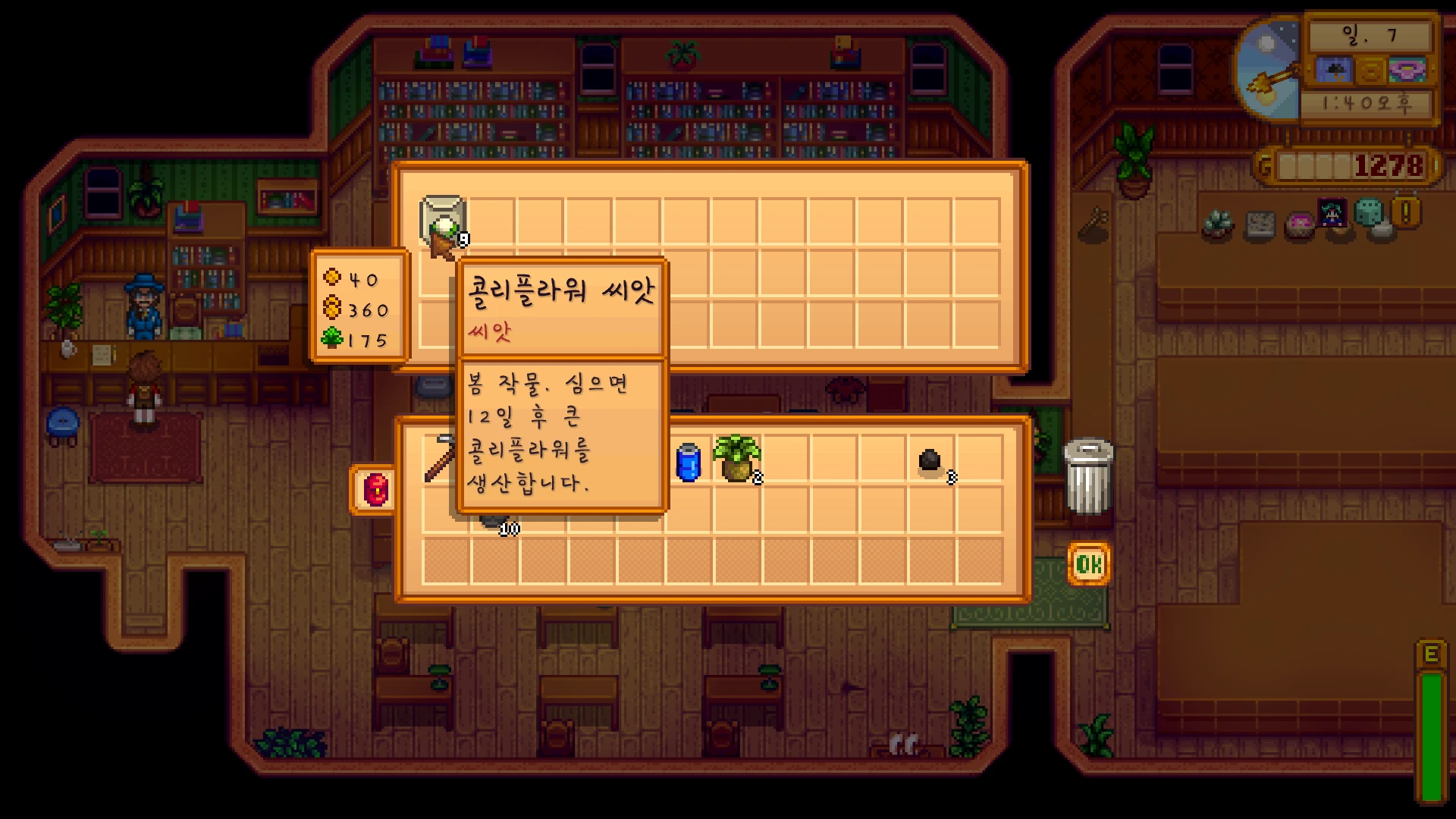The width and height of the screenshot is (1456, 819).
Task: Choose the potted plant stack
Action: point(736,458)
